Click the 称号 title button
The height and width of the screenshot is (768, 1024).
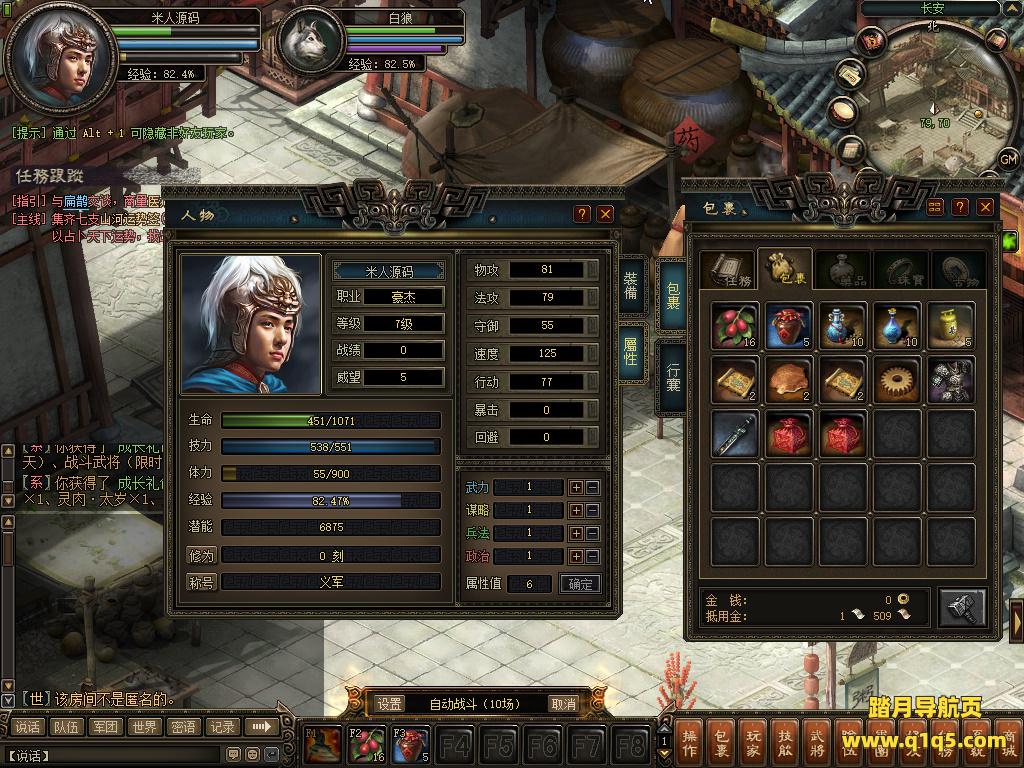201,581
